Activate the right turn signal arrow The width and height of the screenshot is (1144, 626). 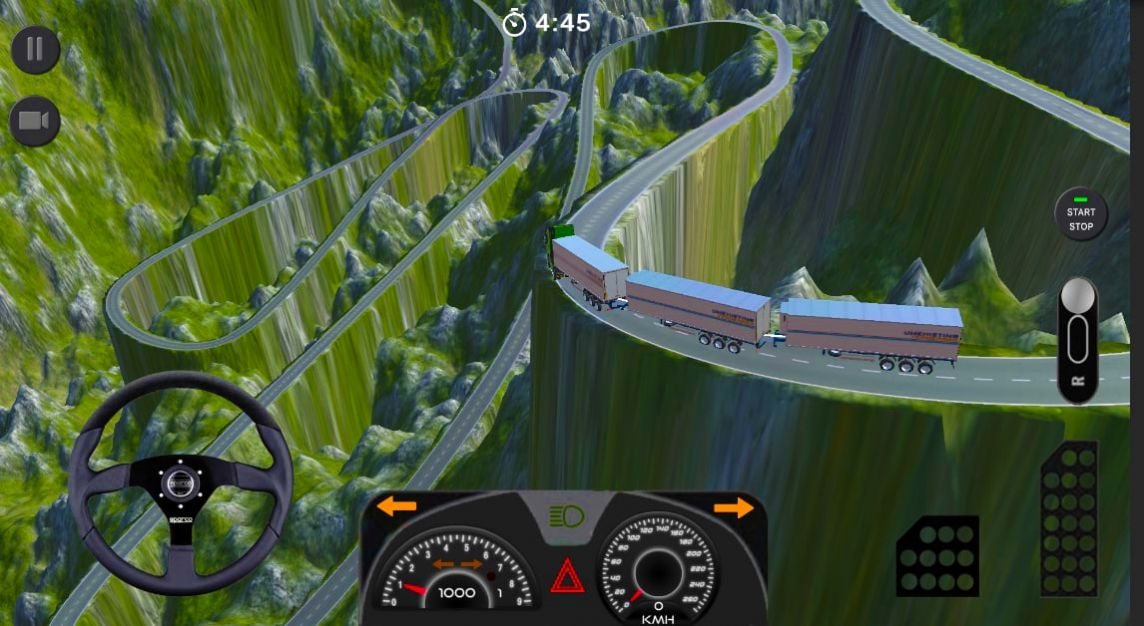[733, 508]
